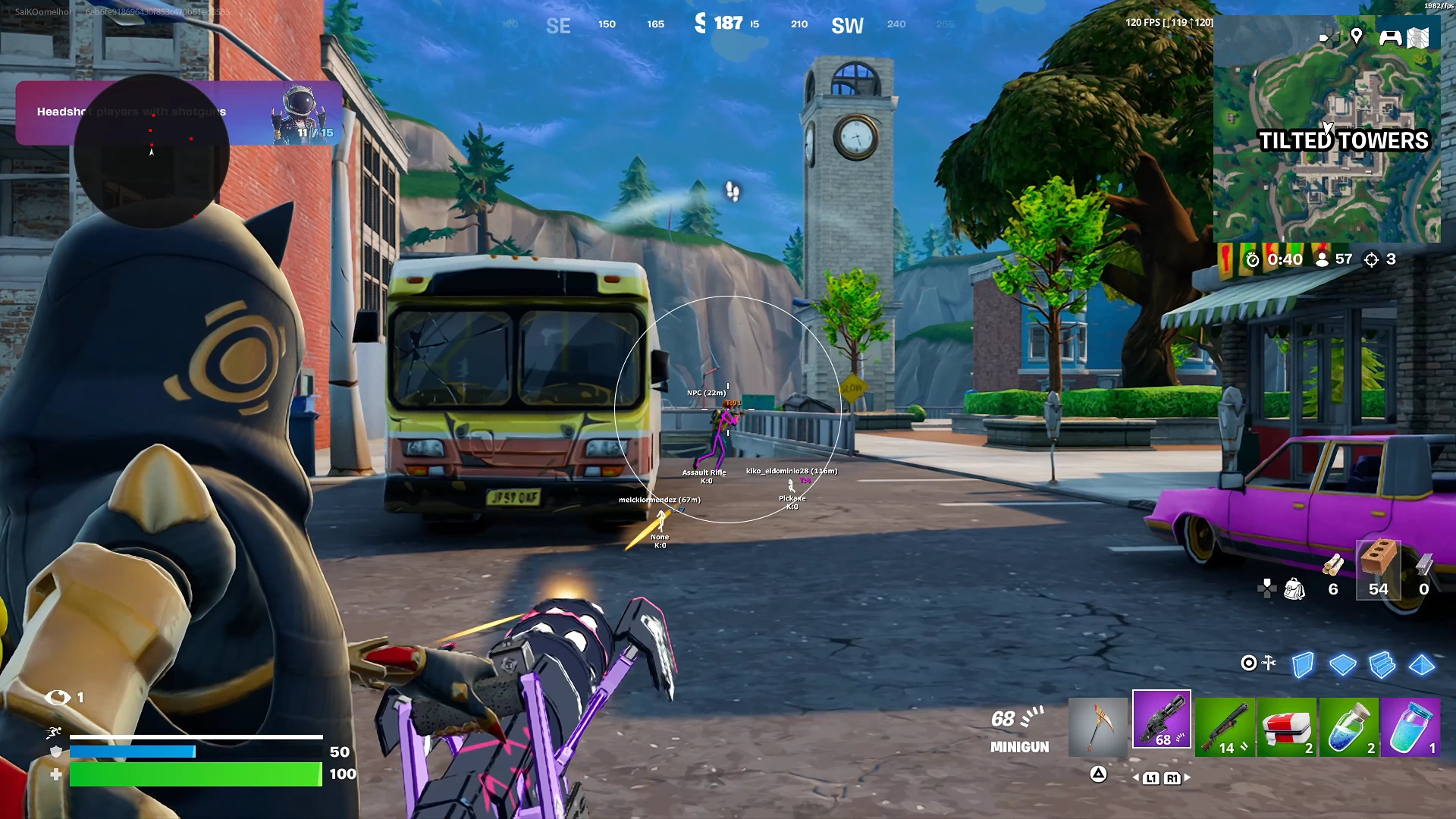Toggle the wall build piece

pyautogui.click(x=1302, y=665)
